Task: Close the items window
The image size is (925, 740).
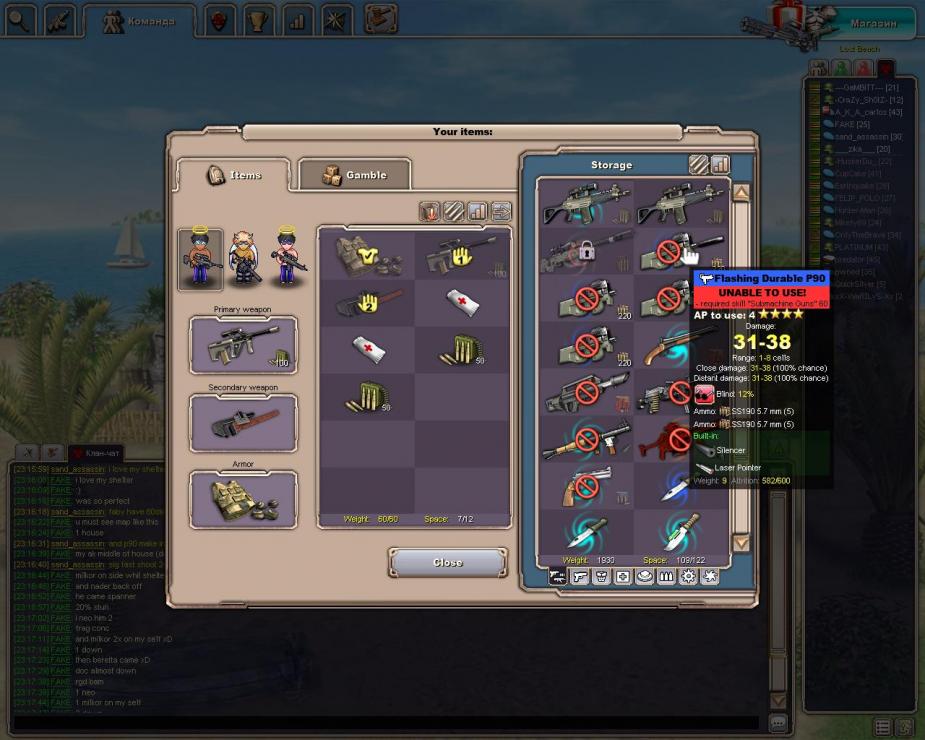Action: click(447, 562)
